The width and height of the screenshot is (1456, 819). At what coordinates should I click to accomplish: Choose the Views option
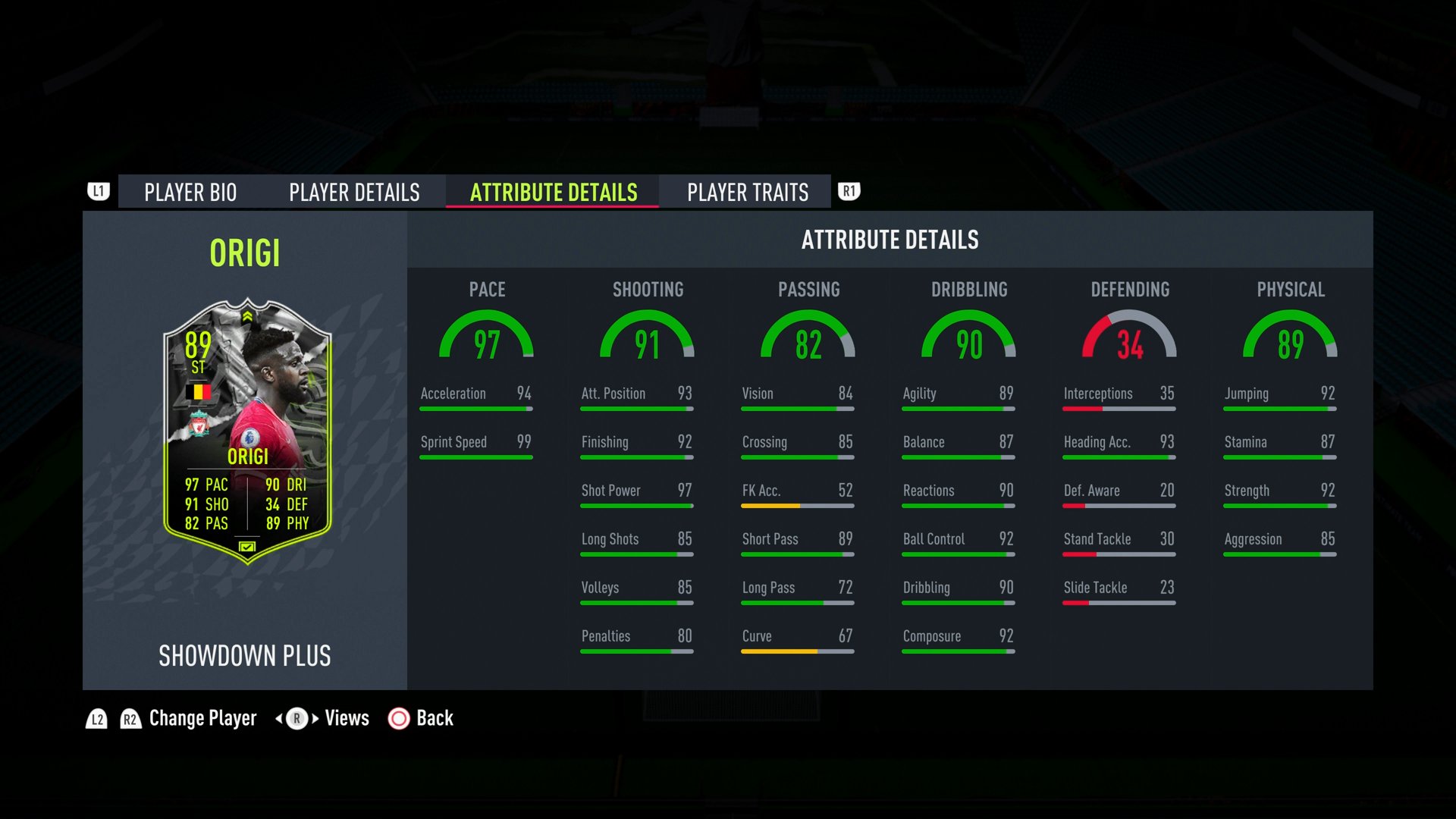347,718
